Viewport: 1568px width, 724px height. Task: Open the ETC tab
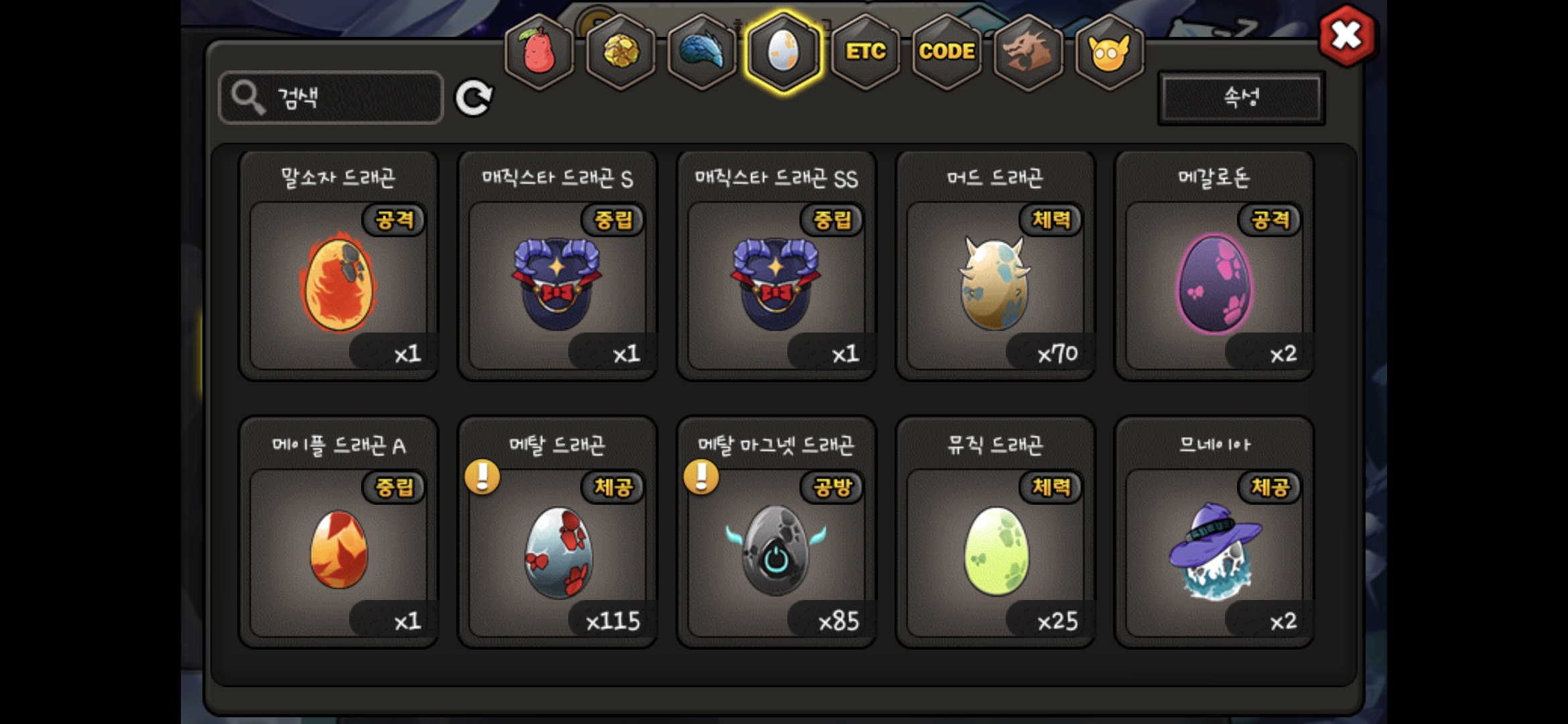pos(865,52)
